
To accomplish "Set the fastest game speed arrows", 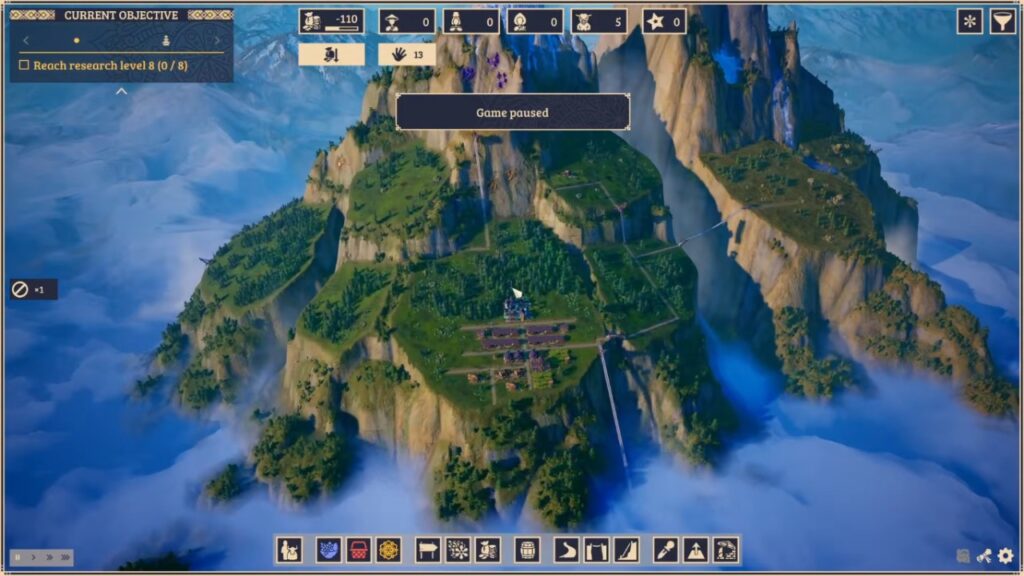I will [64, 557].
